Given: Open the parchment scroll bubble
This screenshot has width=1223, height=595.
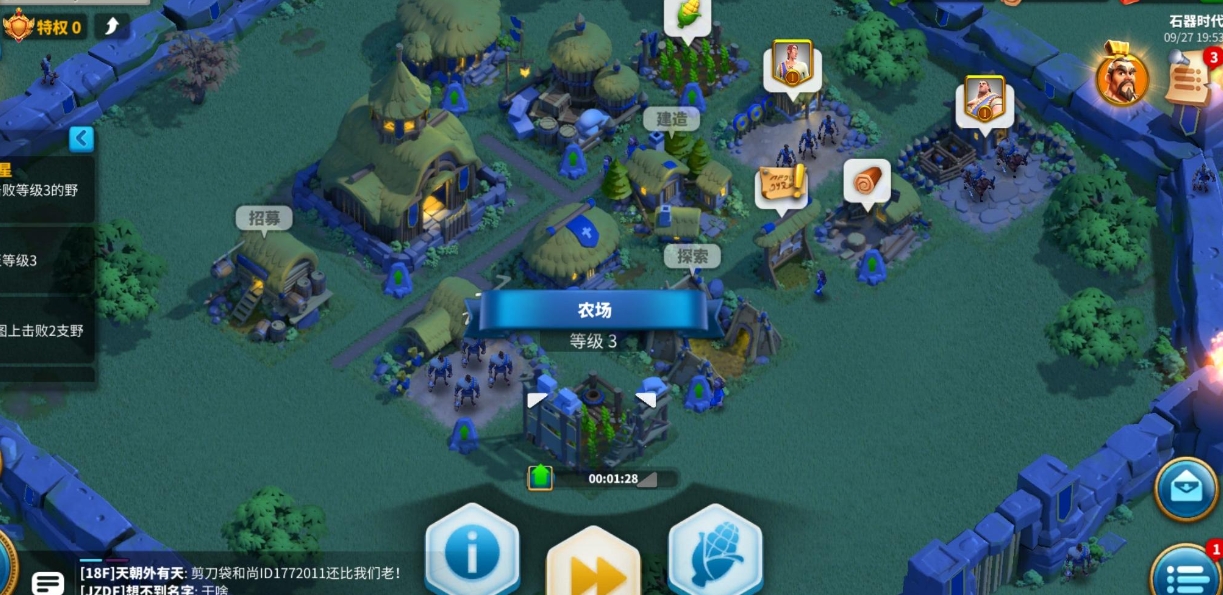Looking at the screenshot, I should [x=781, y=187].
